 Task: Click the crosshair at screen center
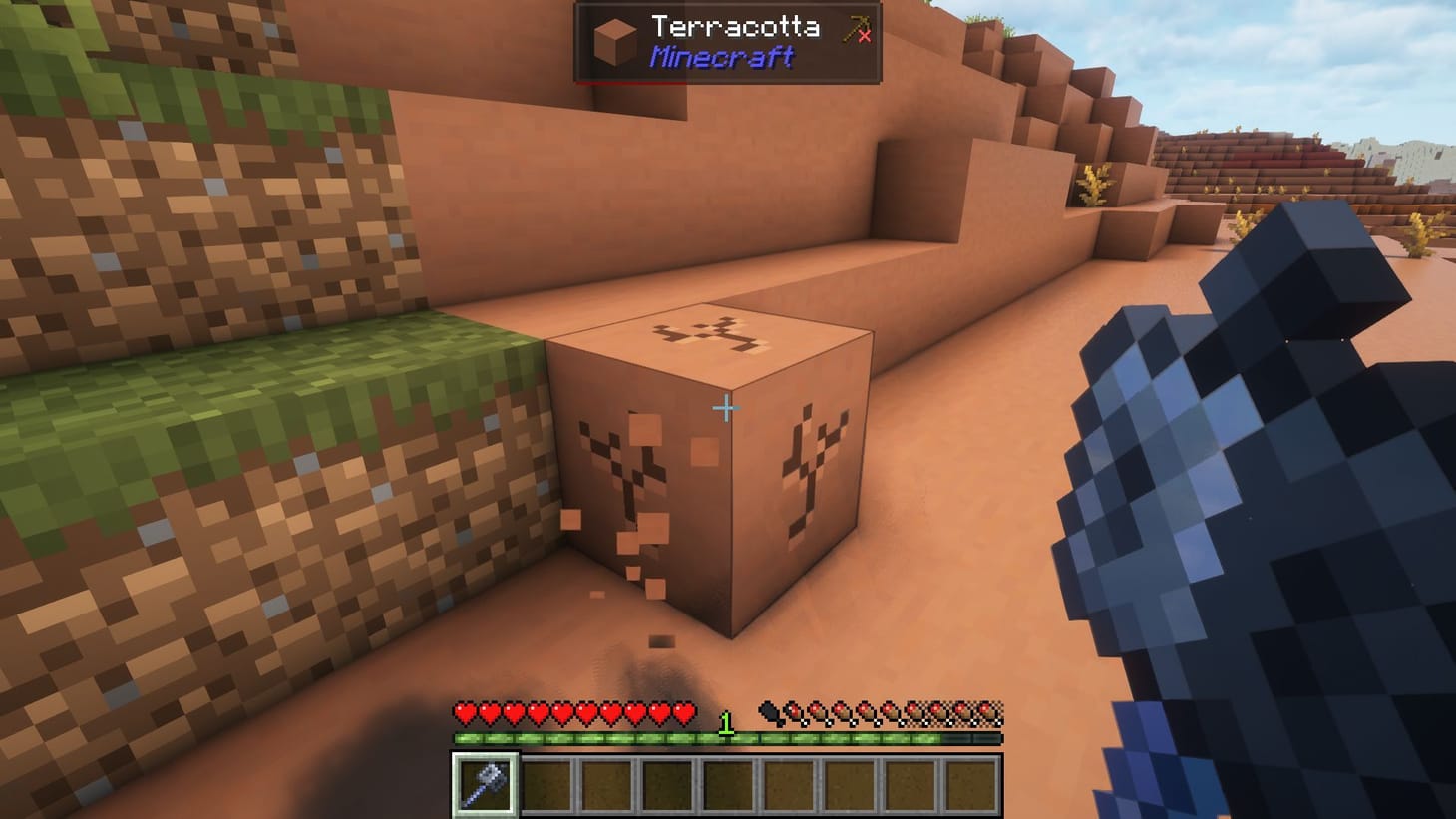(725, 407)
